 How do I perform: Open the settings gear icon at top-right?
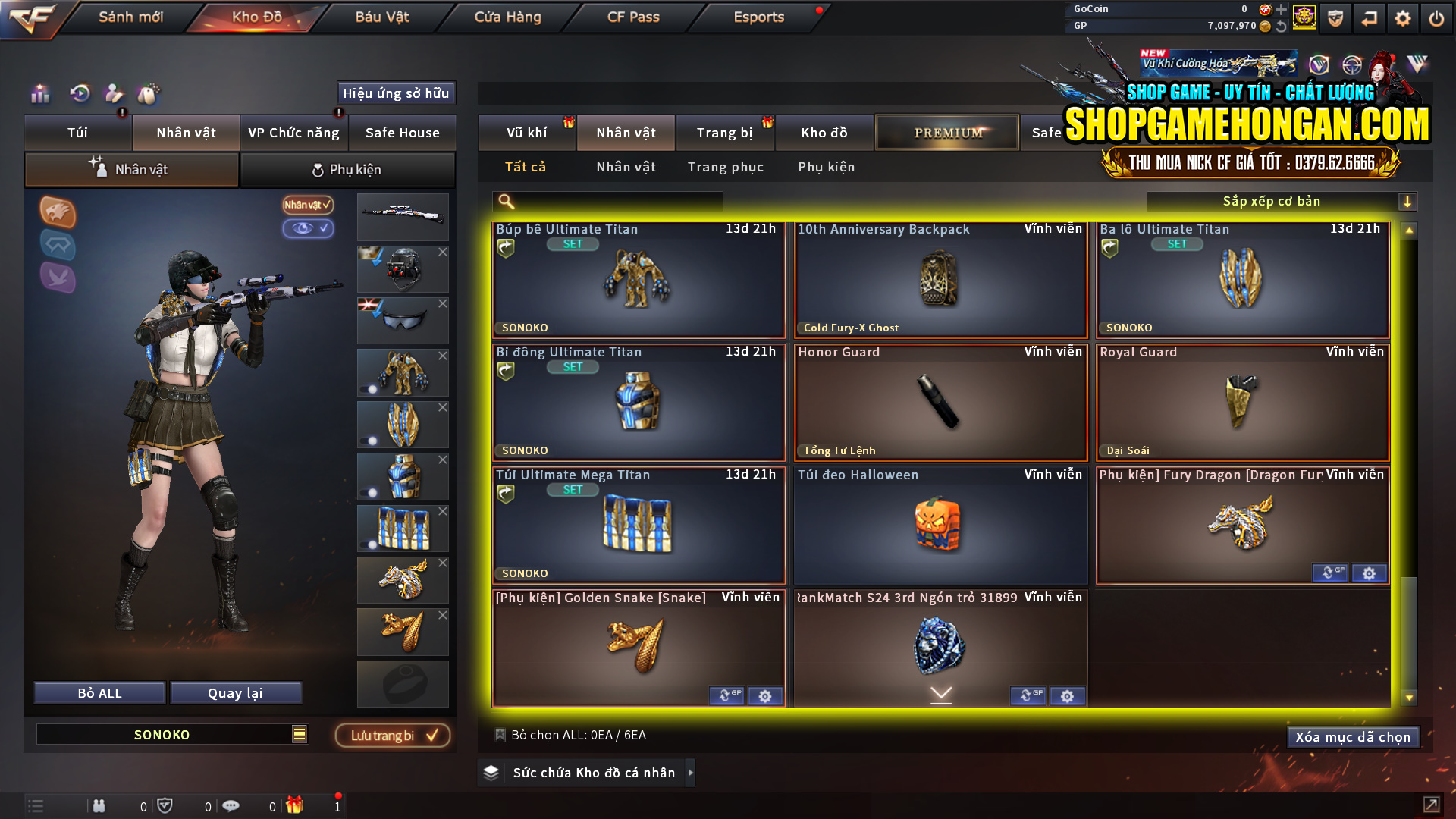[1402, 17]
